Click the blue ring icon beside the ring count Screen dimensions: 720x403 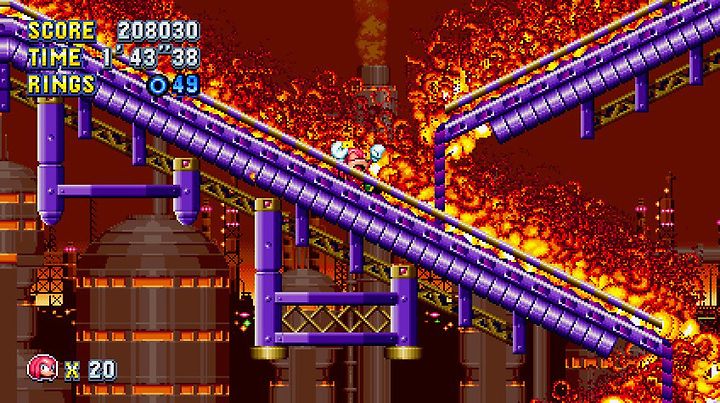158,85
